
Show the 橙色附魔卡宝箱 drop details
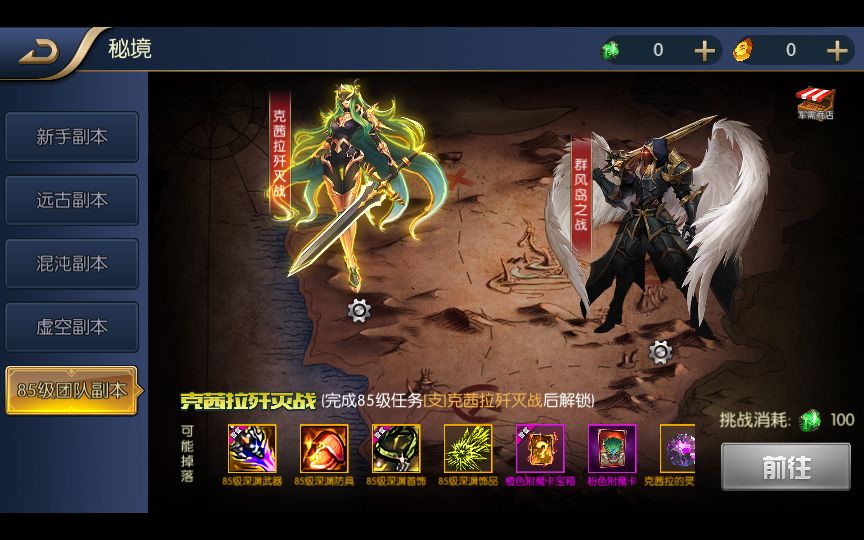540,449
